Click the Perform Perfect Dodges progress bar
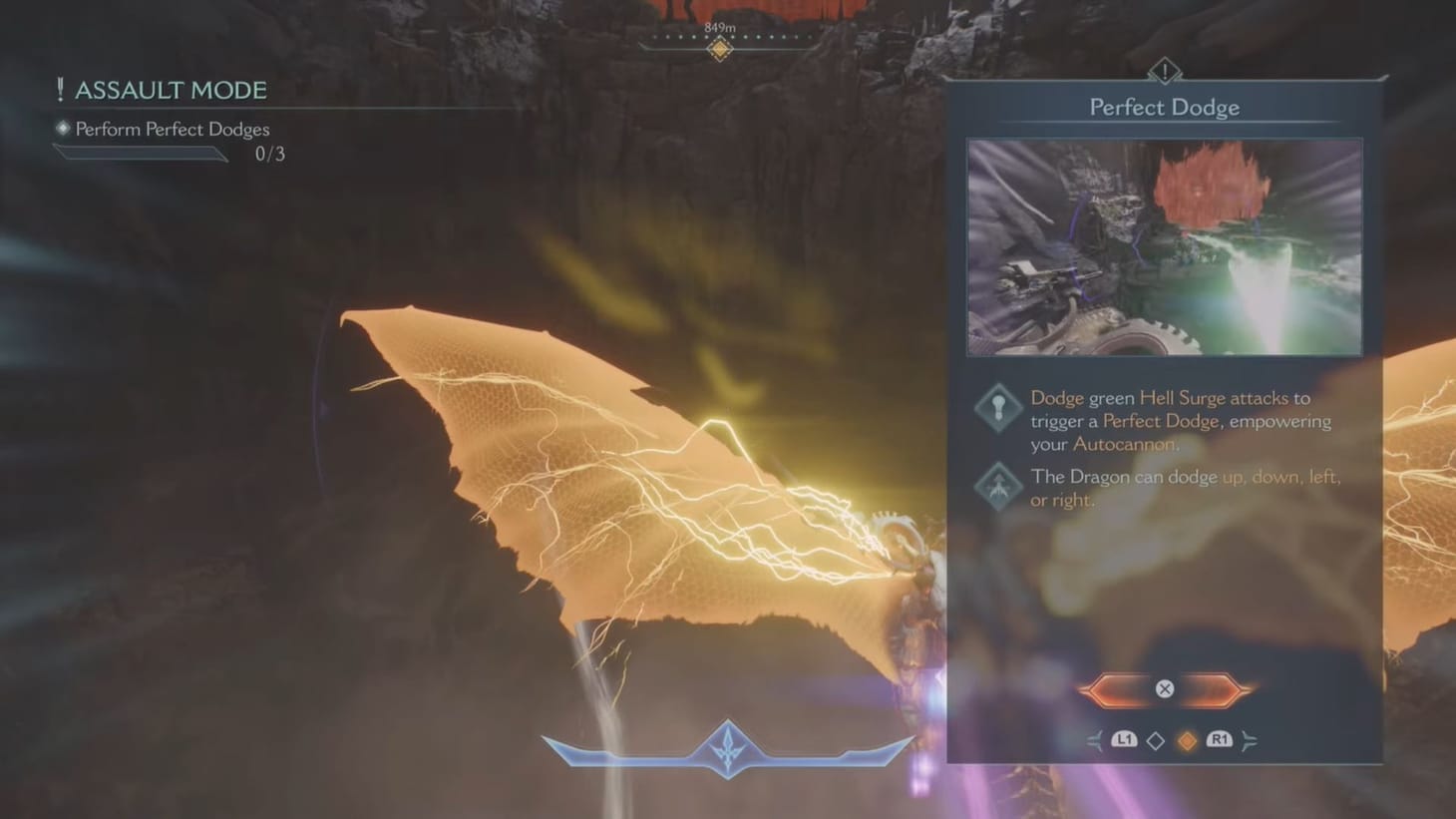1456x819 pixels. pyautogui.click(x=140, y=154)
